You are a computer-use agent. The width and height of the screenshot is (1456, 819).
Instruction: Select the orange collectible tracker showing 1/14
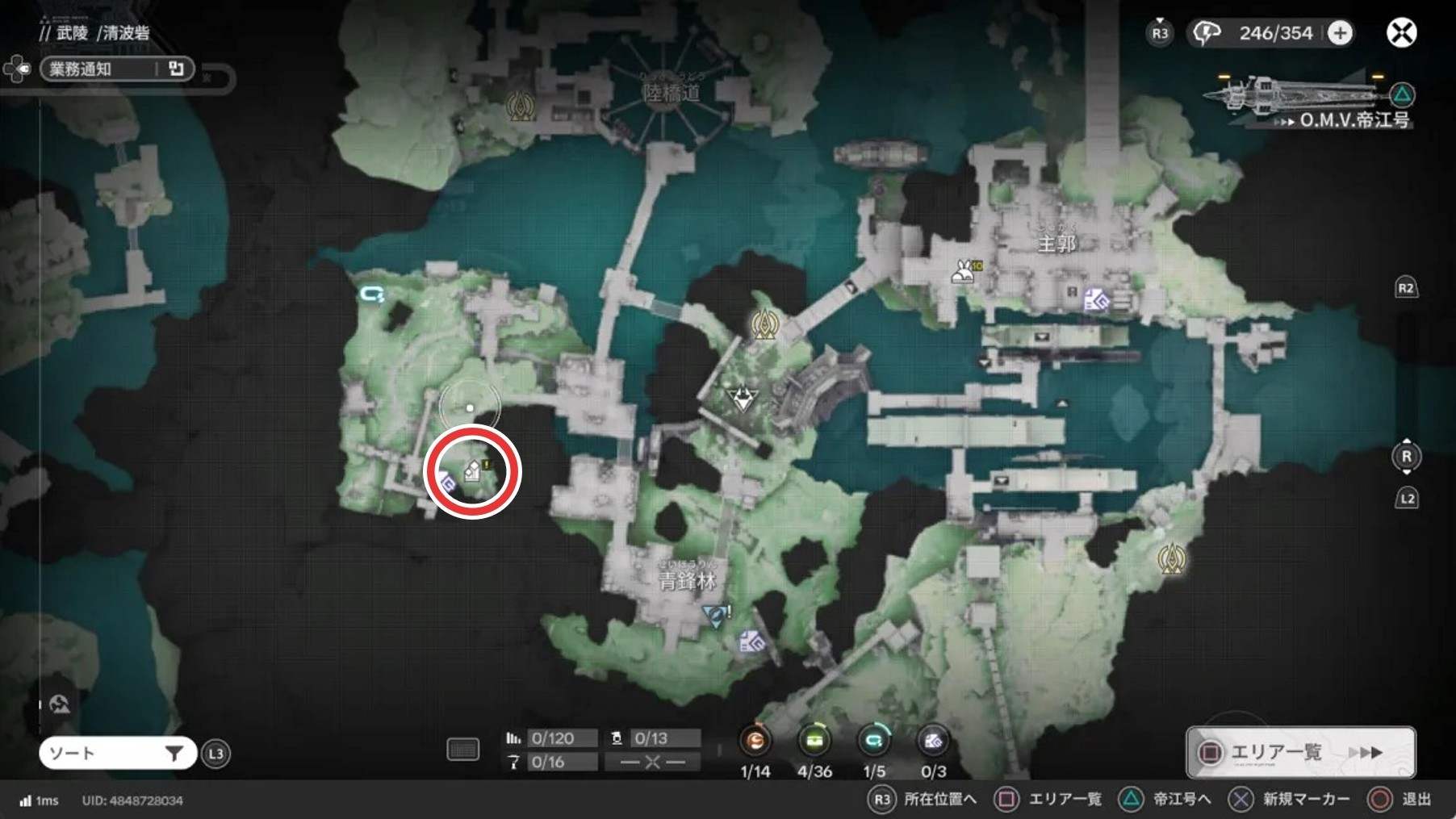click(755, 741)
